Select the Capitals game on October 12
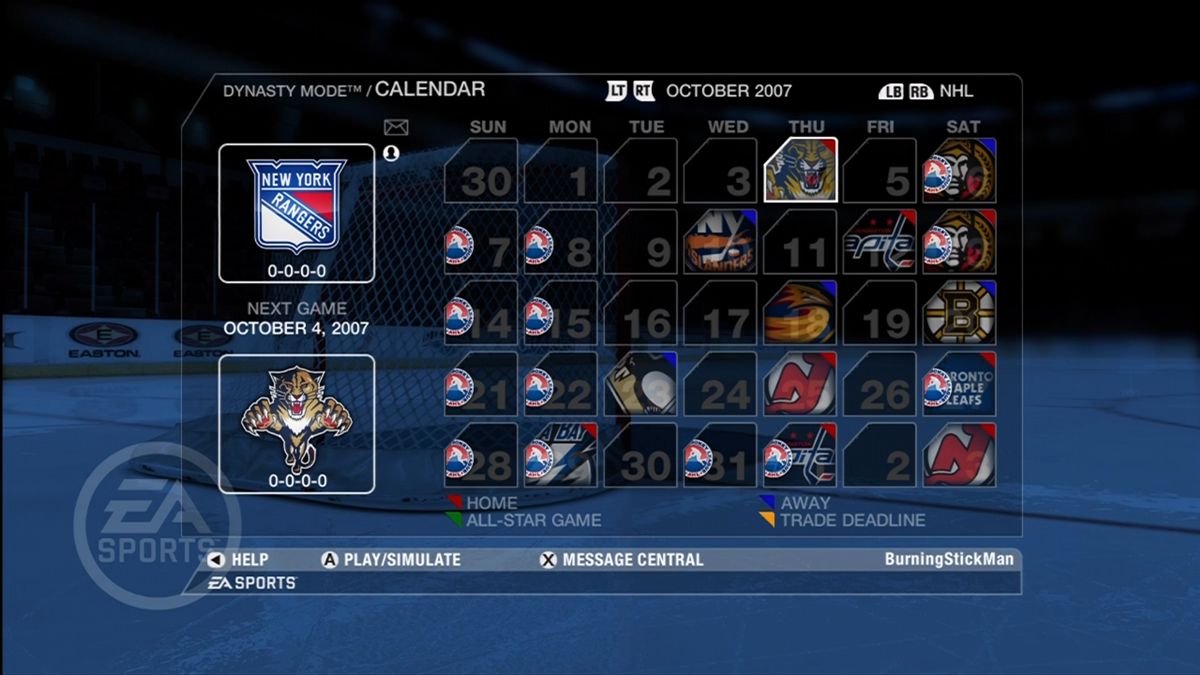Screen dimensions: 1200x675 tap(879, 242)
